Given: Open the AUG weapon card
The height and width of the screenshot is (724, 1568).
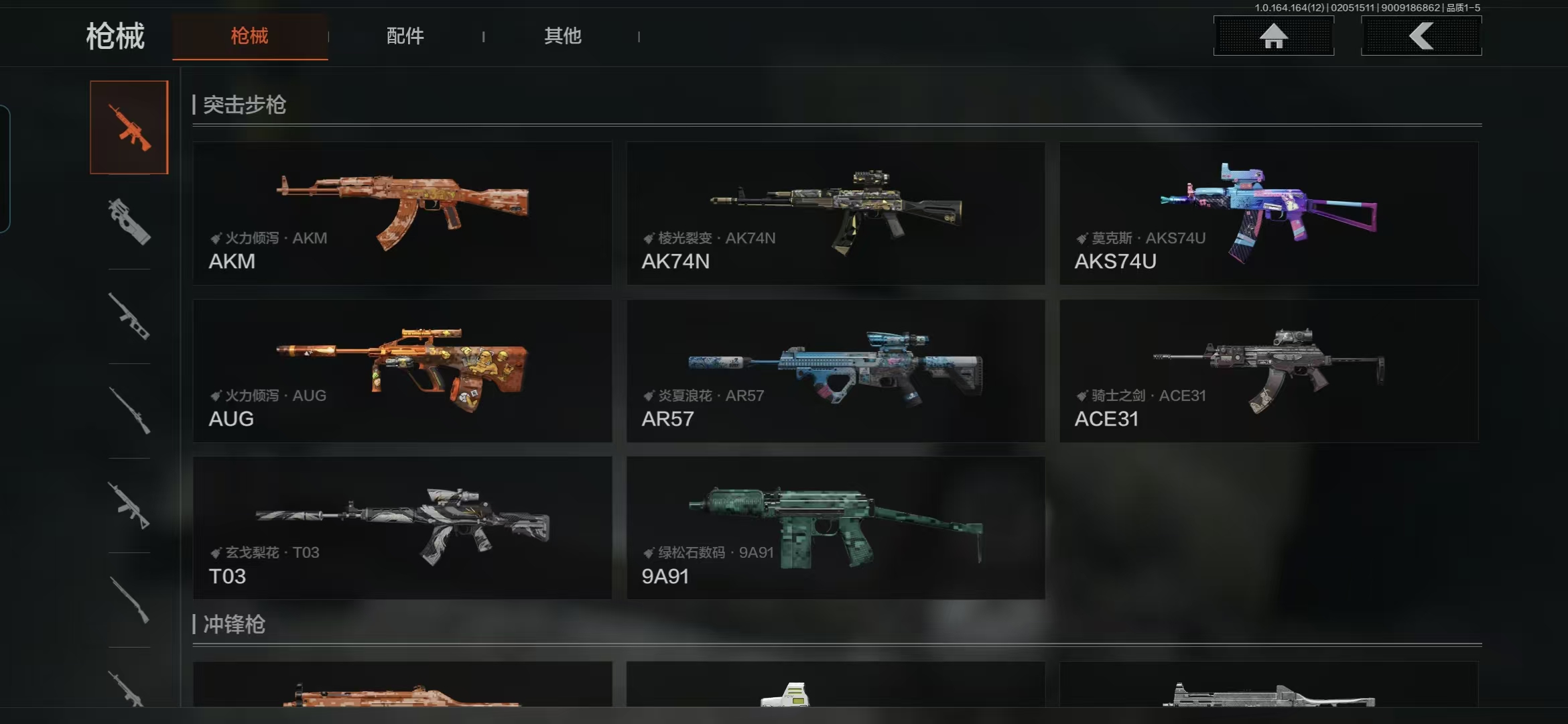Looking at the screenshot, I should tap(402, 371).
